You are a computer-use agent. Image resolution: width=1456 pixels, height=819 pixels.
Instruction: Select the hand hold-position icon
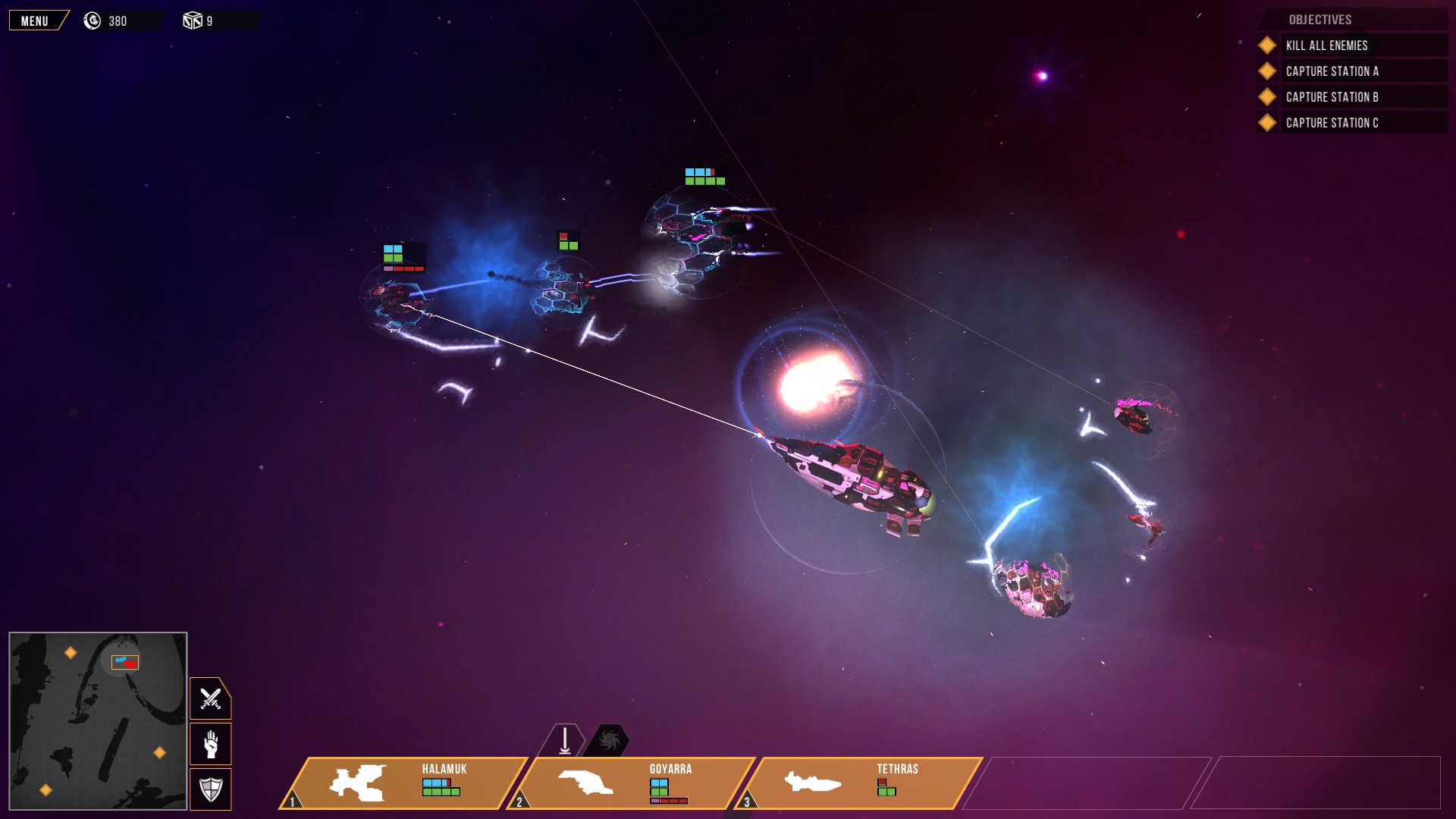209,744
